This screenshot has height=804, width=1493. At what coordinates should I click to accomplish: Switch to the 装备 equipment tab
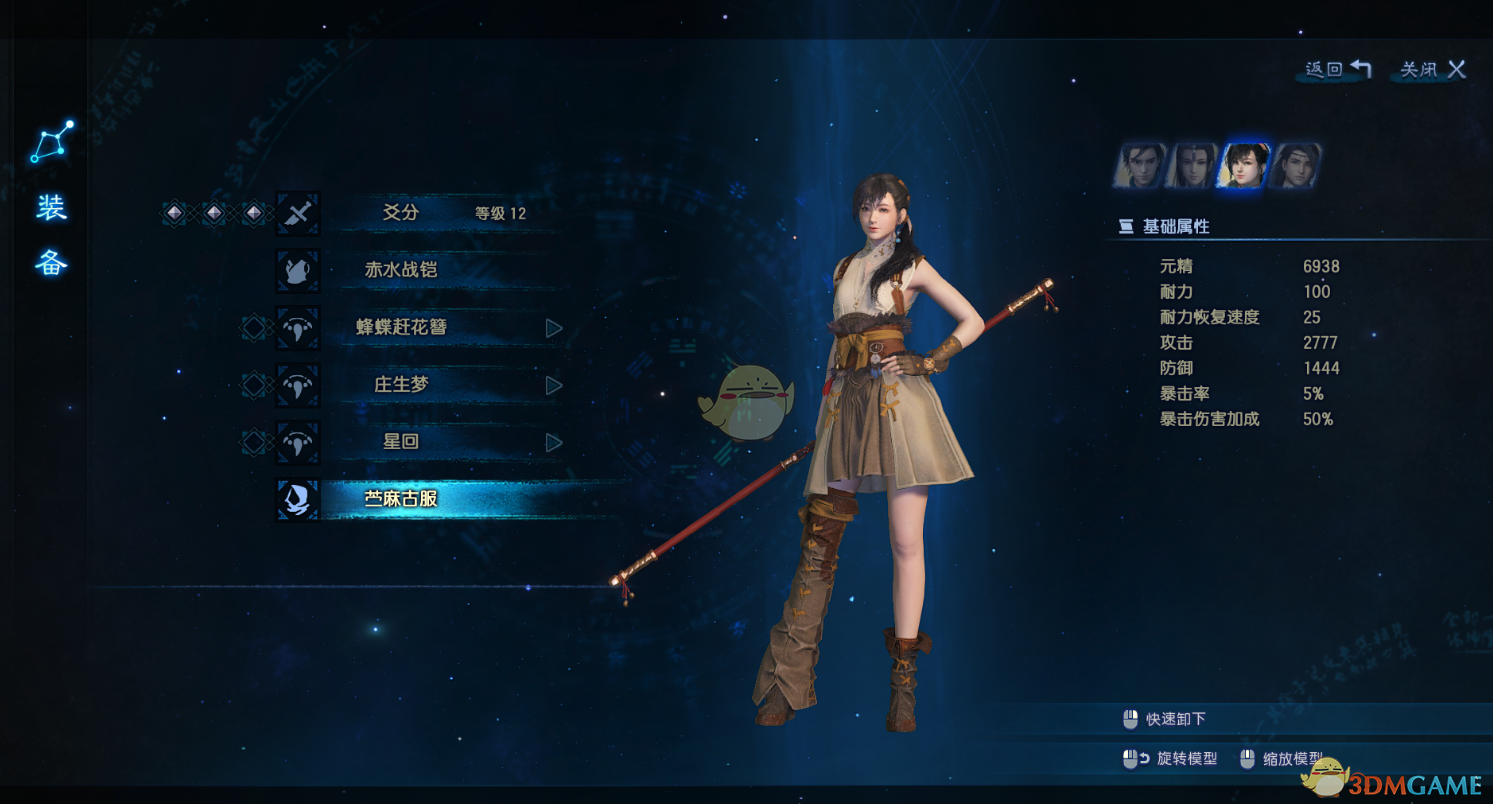pos(51,235)
